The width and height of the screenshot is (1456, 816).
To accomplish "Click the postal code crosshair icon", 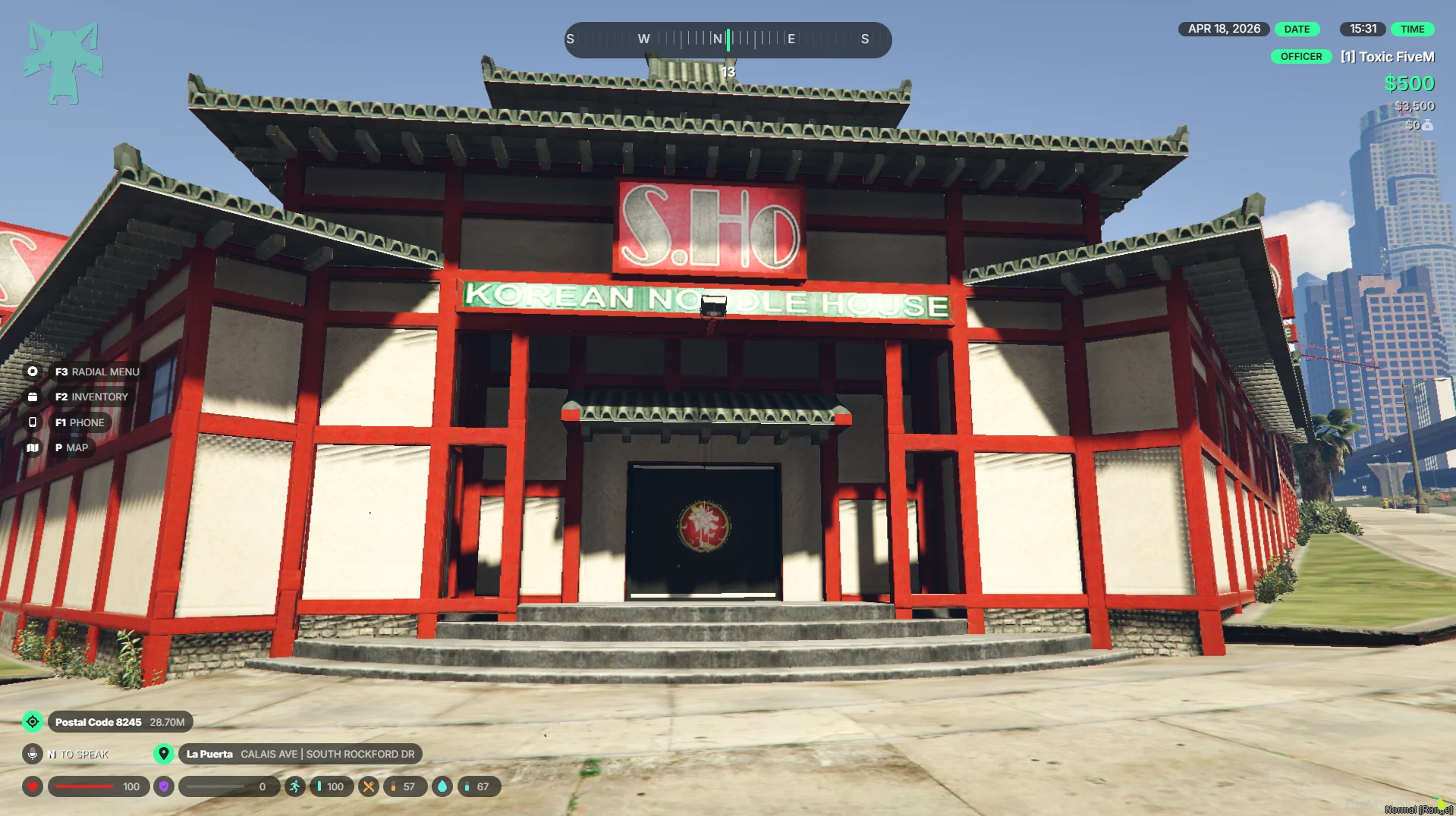I will click(x=33, y=722).
